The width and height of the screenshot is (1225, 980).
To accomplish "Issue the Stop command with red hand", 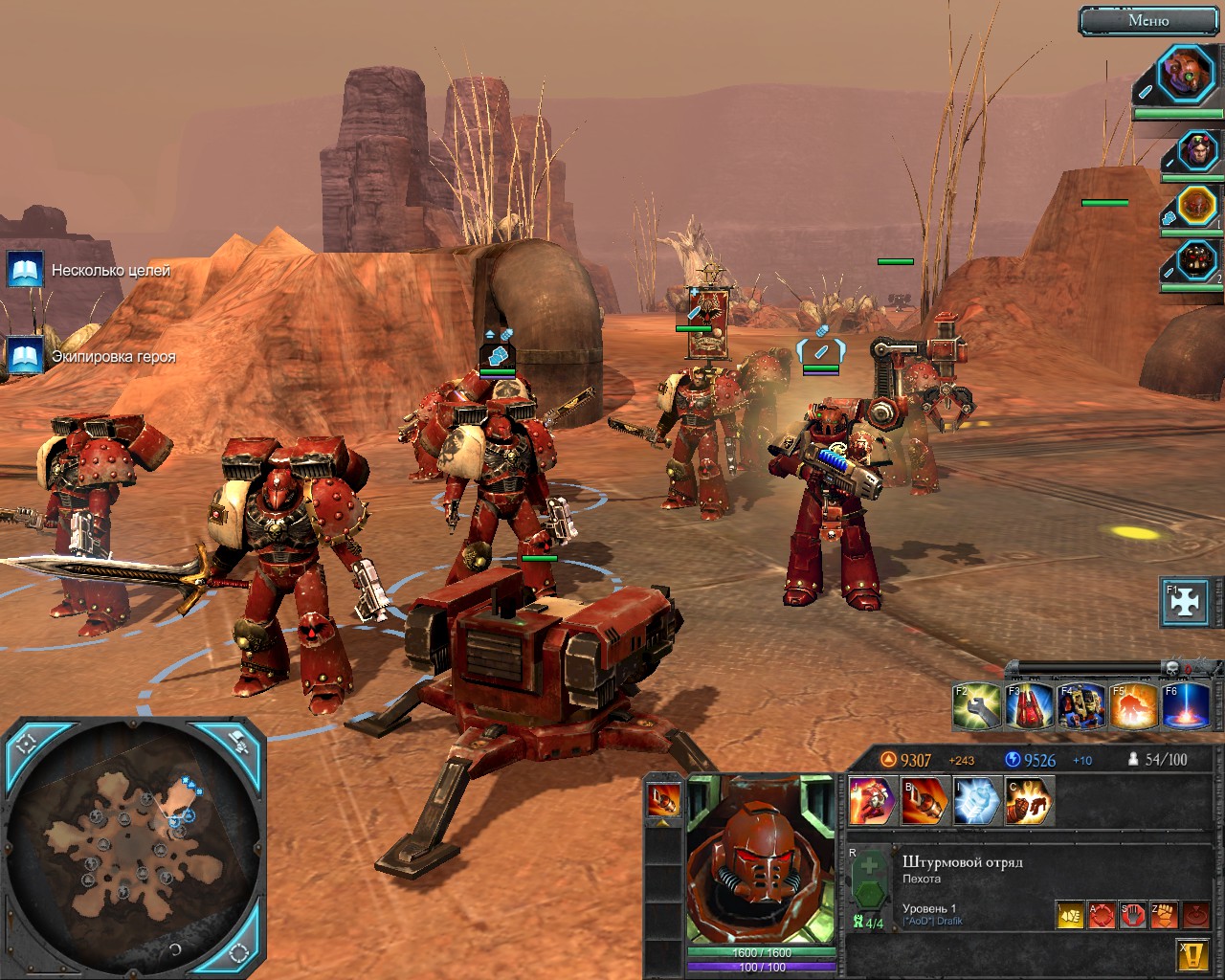I will click(1133, 915).
